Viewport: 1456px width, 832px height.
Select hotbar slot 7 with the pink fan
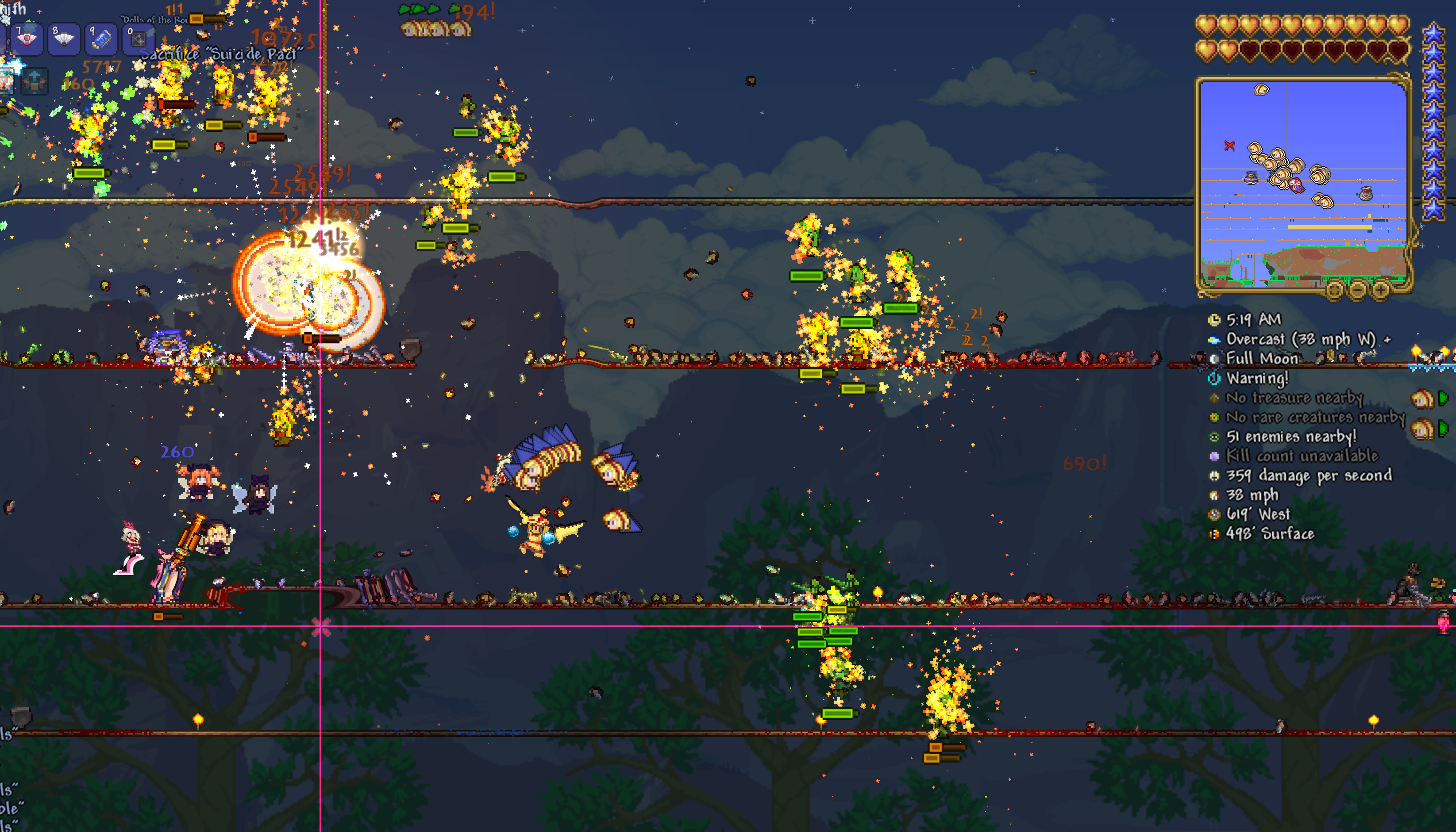(x=26, y=39)
